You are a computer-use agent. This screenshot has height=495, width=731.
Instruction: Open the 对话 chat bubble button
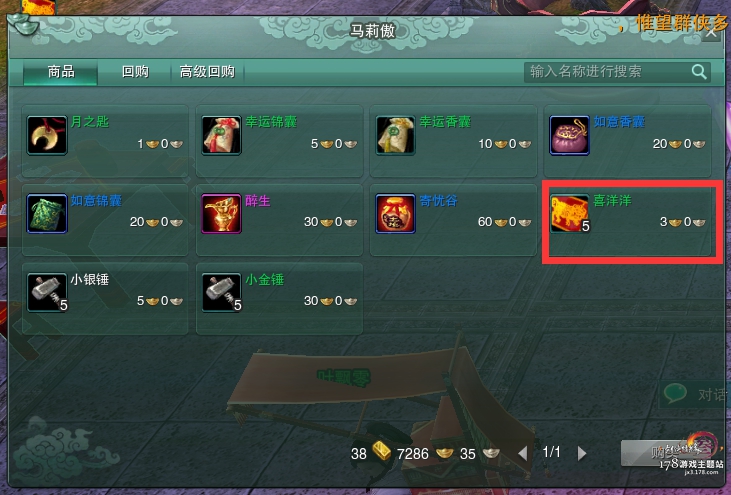[697, 394]
